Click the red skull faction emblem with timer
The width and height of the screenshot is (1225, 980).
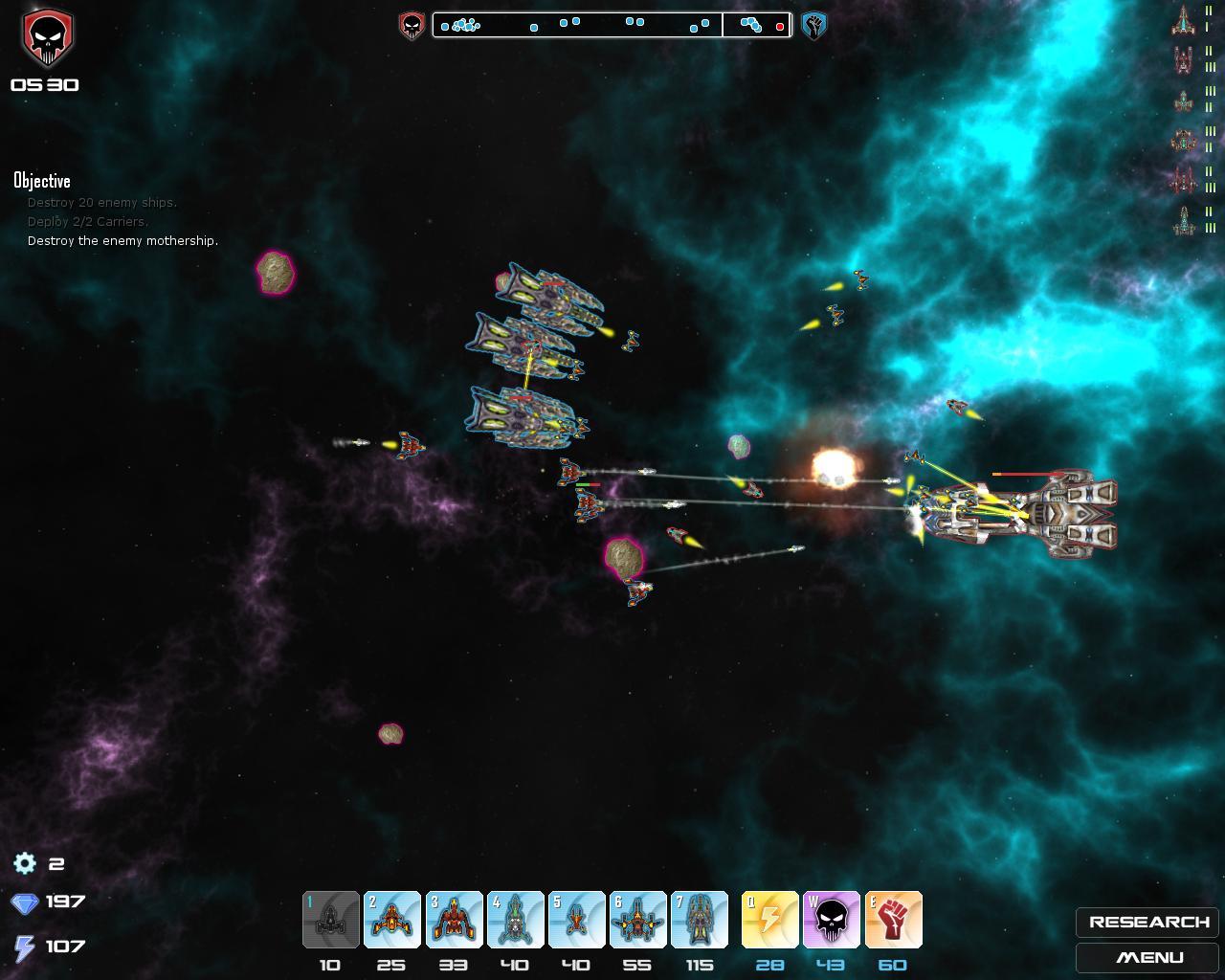tap(47, 39)
